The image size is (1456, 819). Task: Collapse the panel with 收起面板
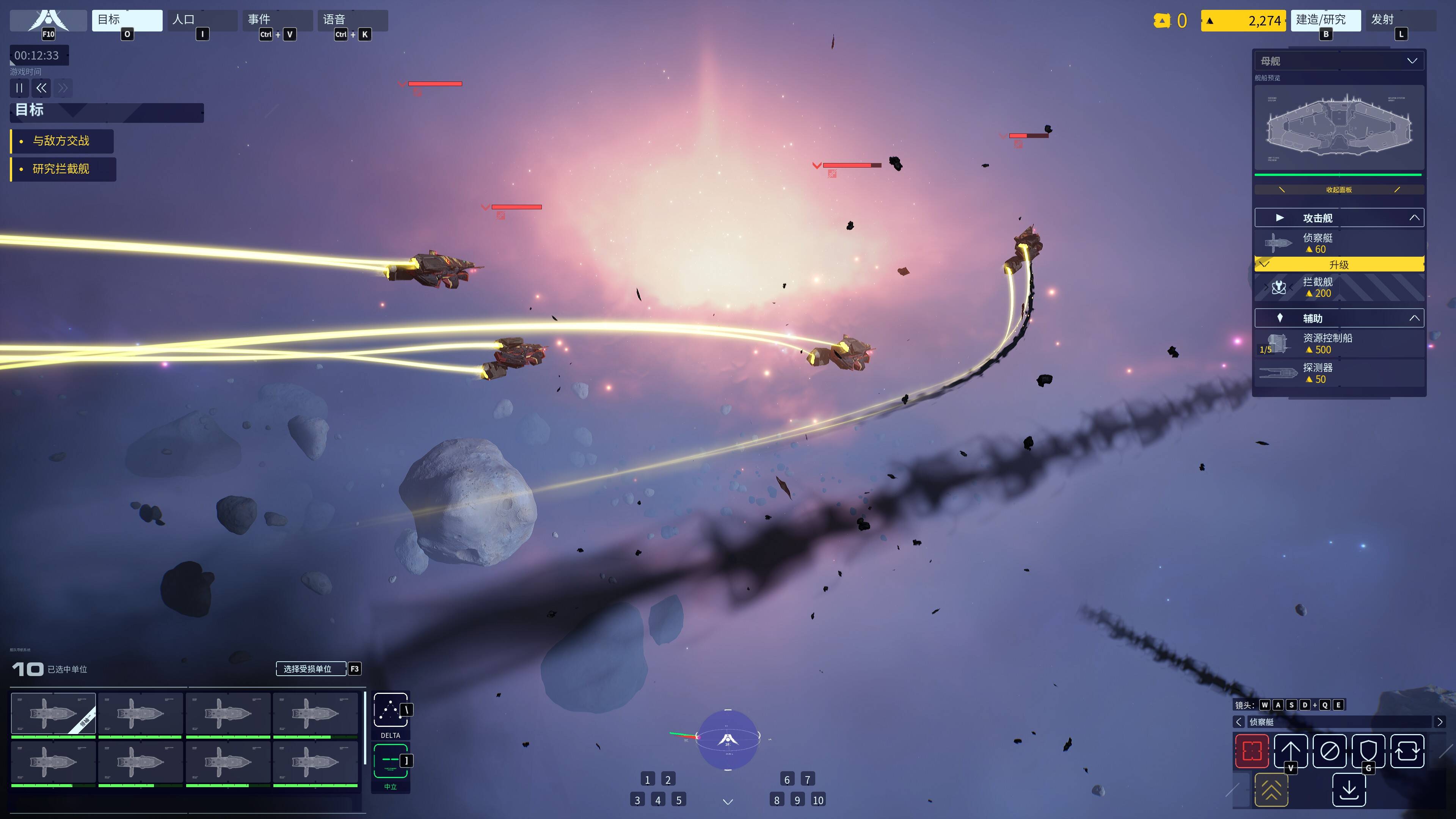tap(1338, 190)
